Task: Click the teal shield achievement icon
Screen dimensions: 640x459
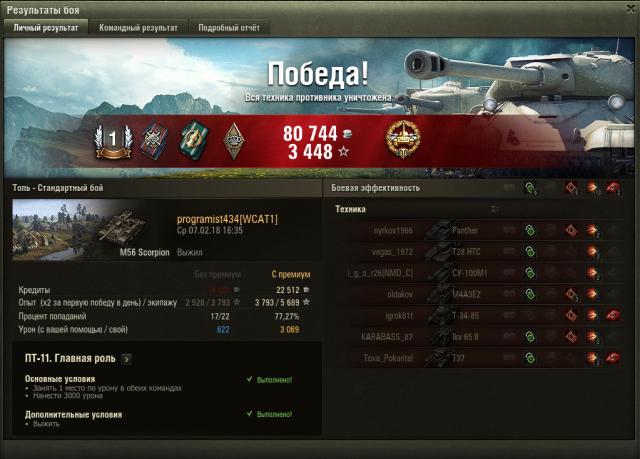Action: [194, 139]
